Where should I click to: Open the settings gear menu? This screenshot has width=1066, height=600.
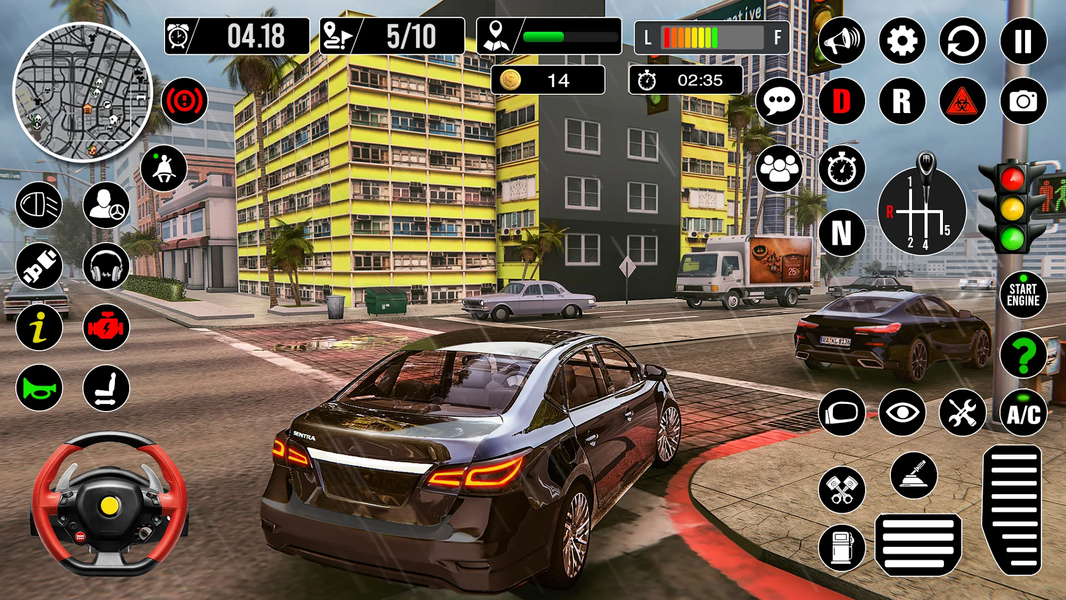tap(902, 42)
